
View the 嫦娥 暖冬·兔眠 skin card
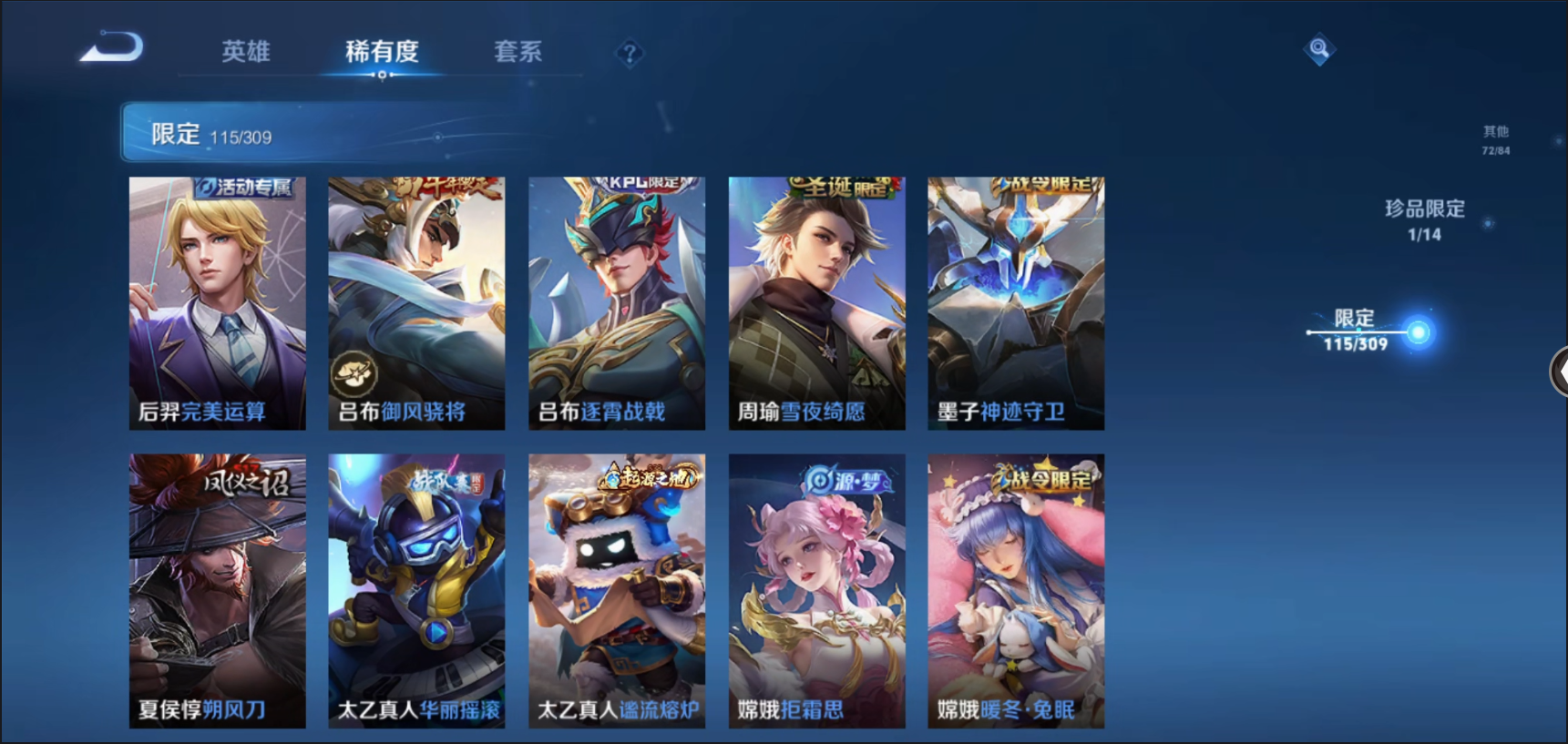point(1016,590)
